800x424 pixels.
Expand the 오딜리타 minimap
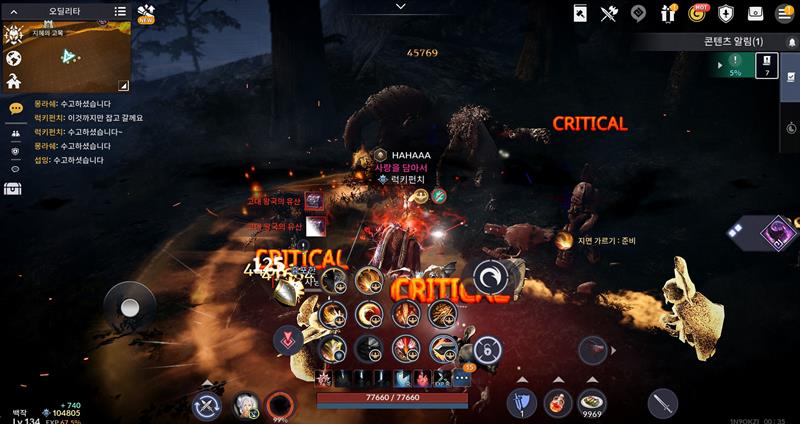point(123,86)
